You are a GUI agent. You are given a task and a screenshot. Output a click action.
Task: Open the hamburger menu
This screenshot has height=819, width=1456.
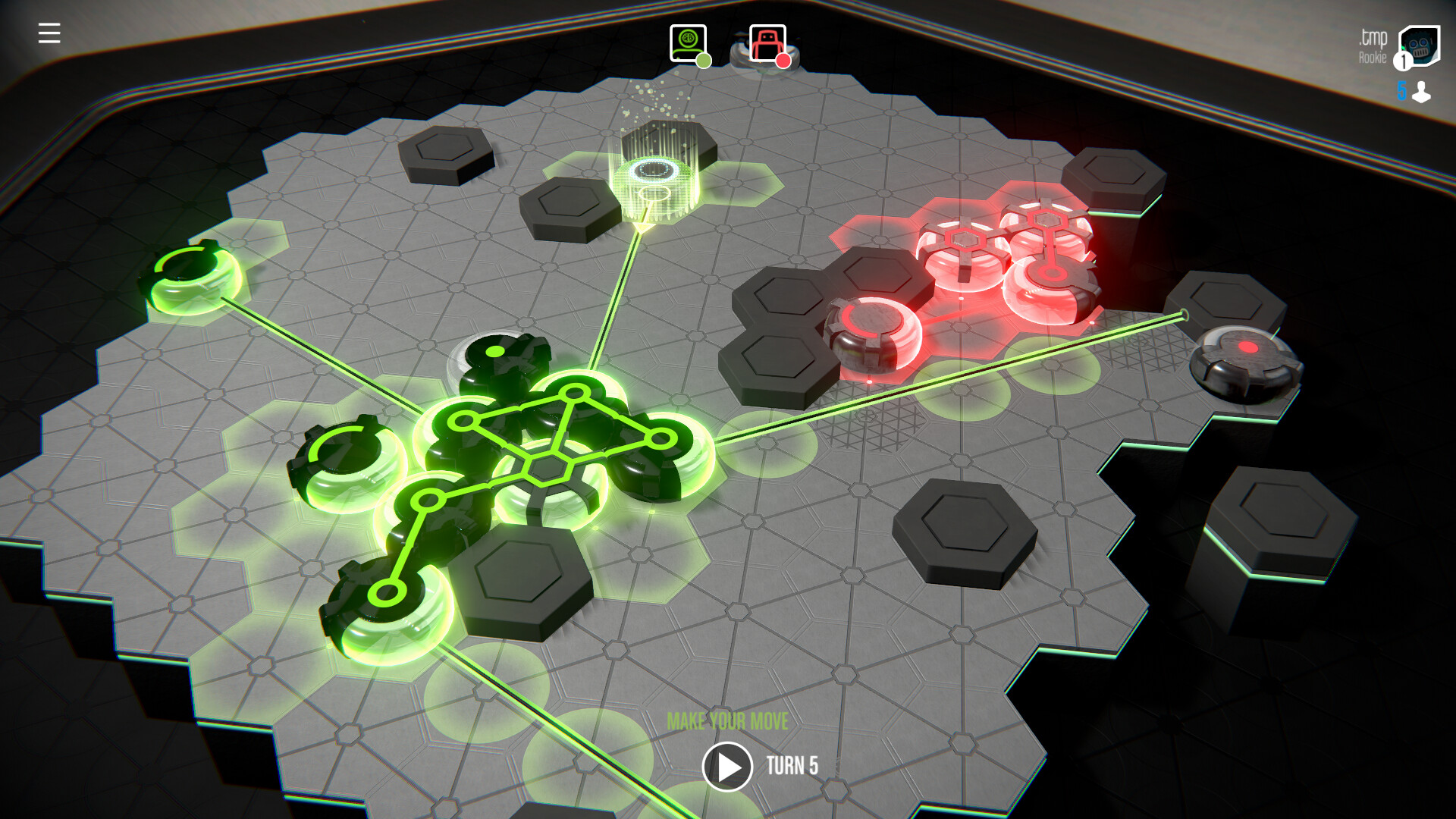(48, 32)
